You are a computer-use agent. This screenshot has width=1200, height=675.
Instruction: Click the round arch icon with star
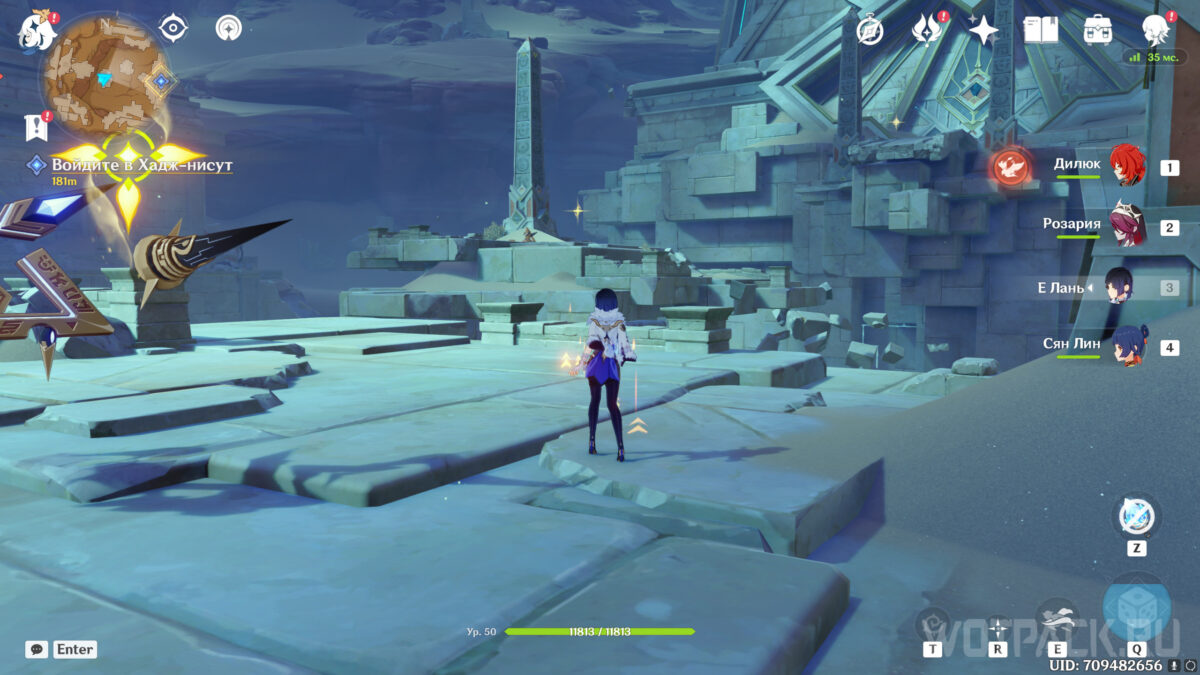[x=228, y=28]
